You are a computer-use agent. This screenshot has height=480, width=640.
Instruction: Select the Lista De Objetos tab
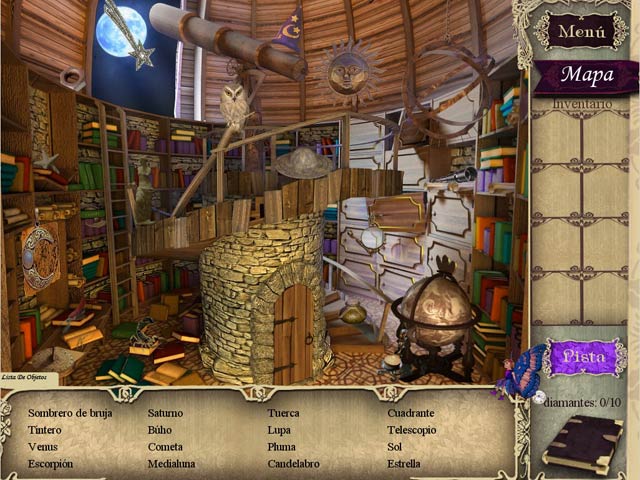(x=29, y=377)
